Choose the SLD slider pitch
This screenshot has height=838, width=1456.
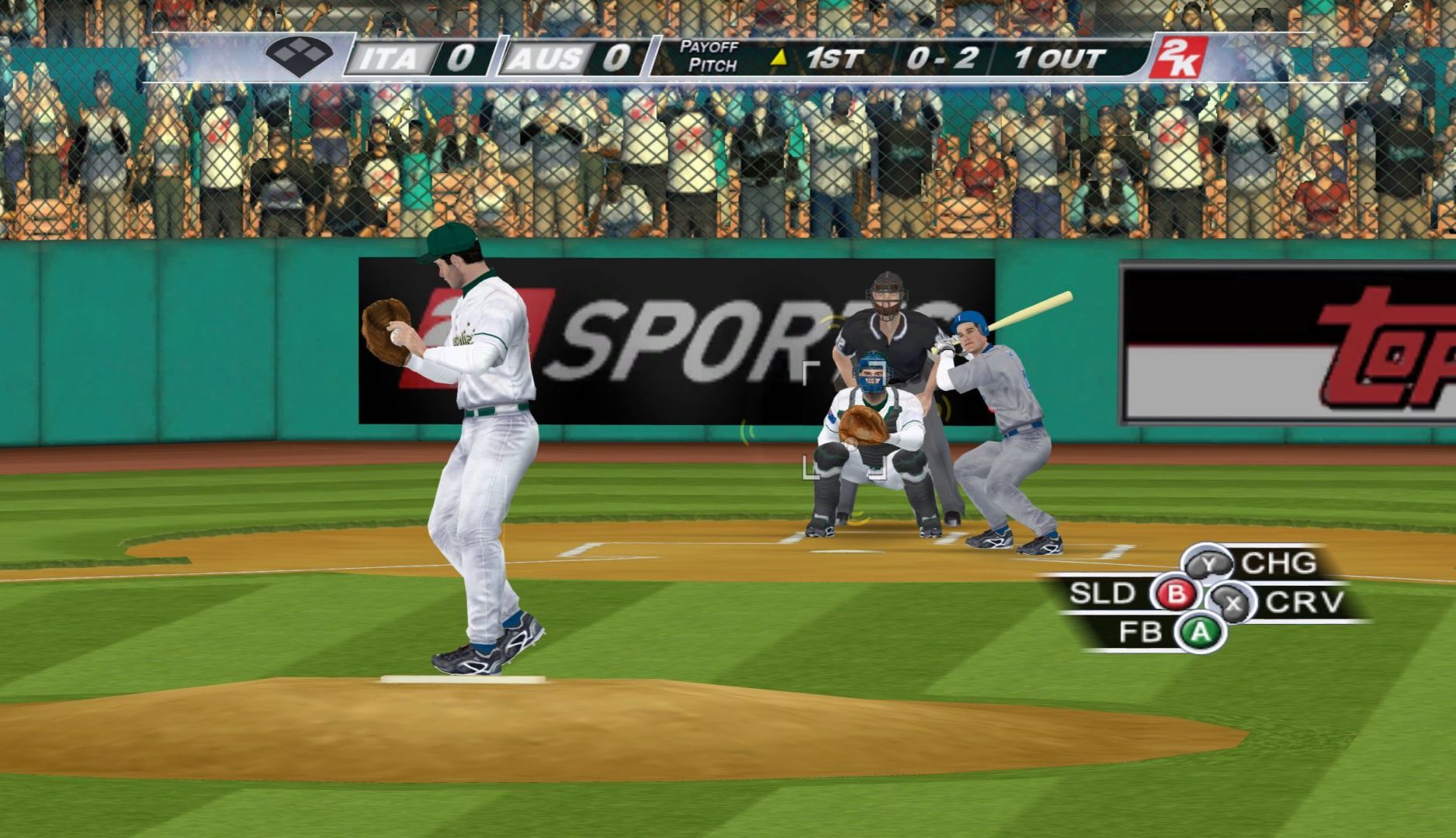click(1177, 595)
